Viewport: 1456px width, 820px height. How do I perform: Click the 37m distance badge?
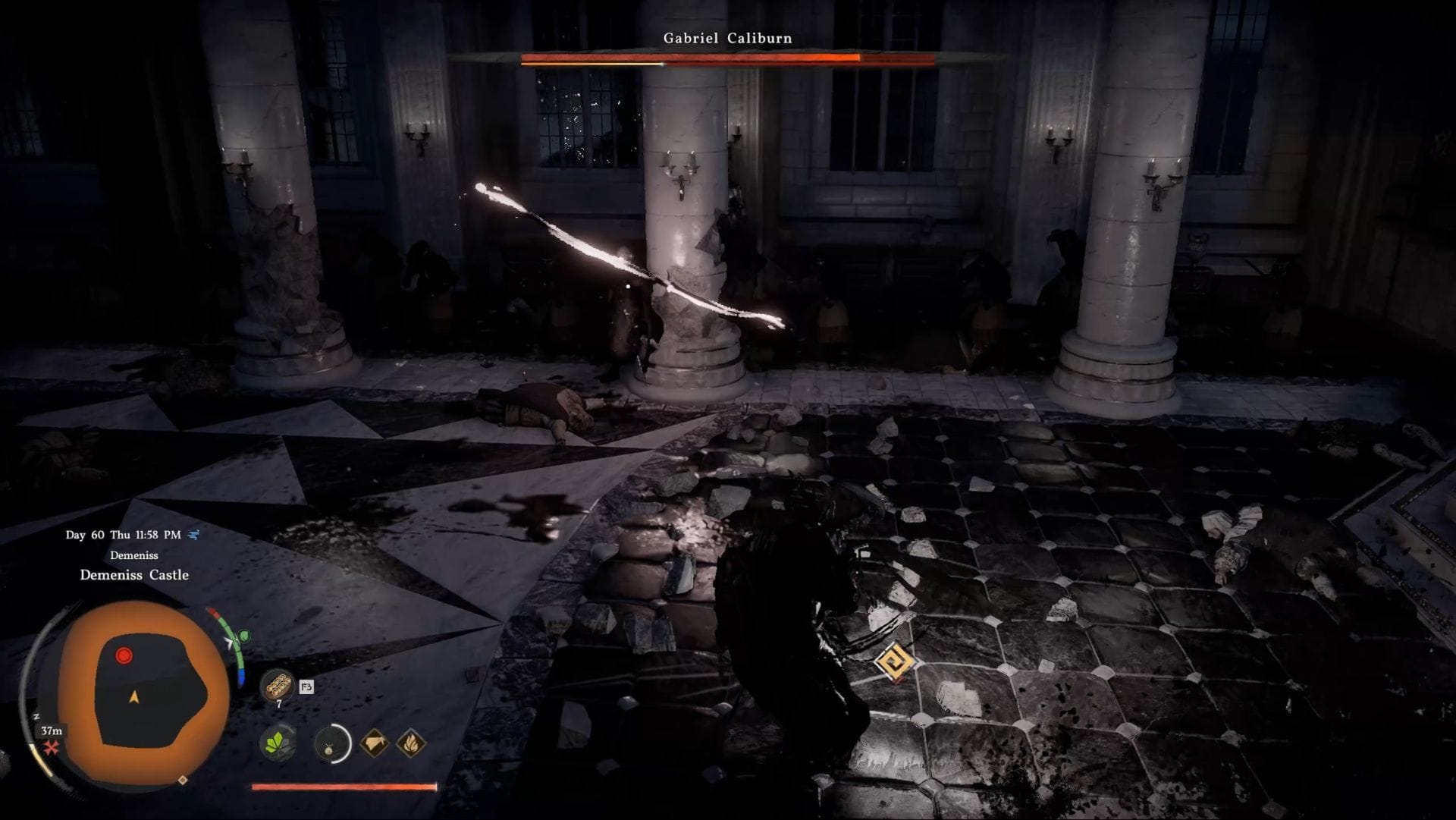(51, 730)
